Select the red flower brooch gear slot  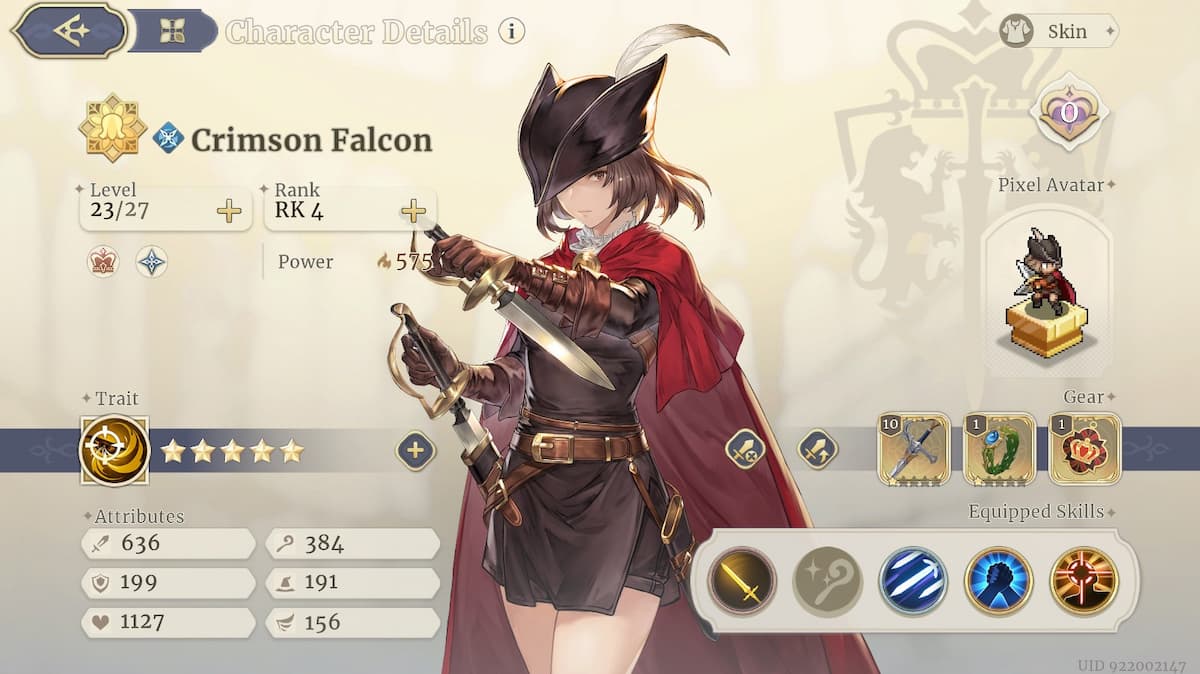1085,449
